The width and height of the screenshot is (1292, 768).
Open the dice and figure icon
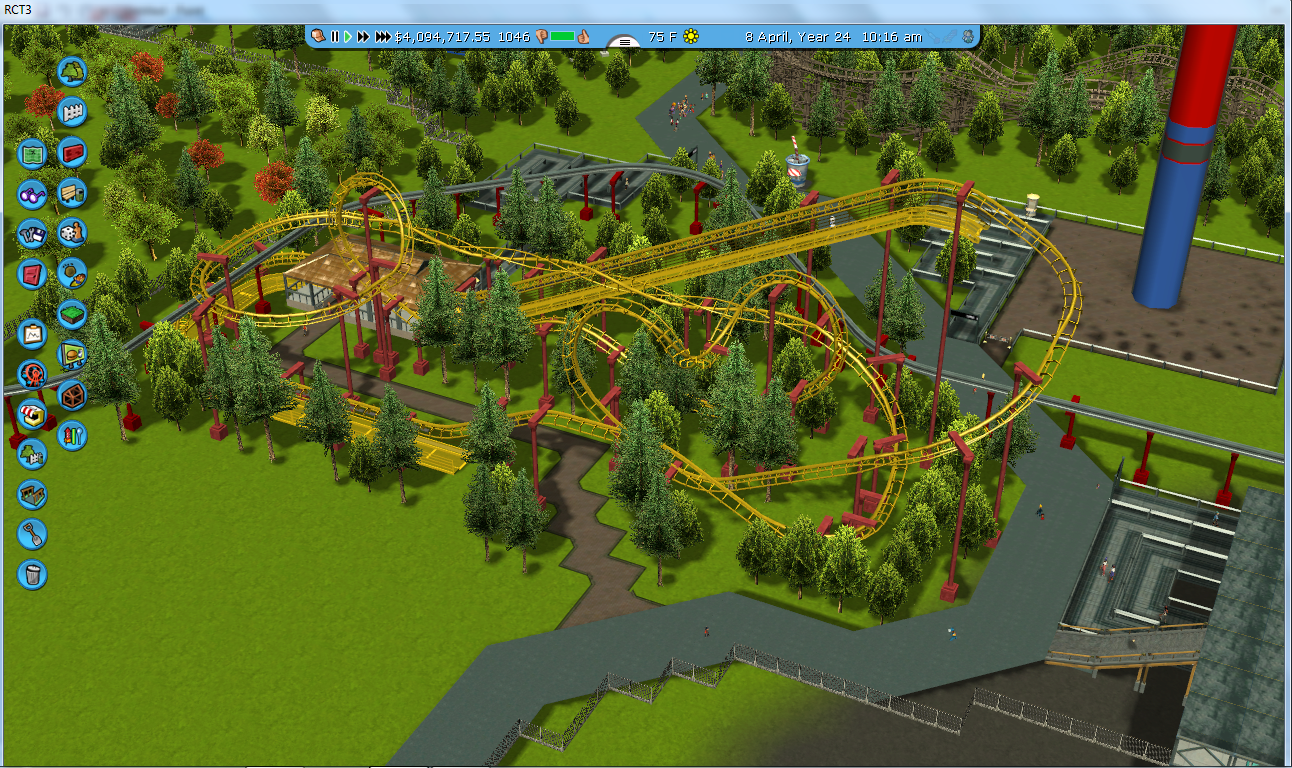pos(72,233)
